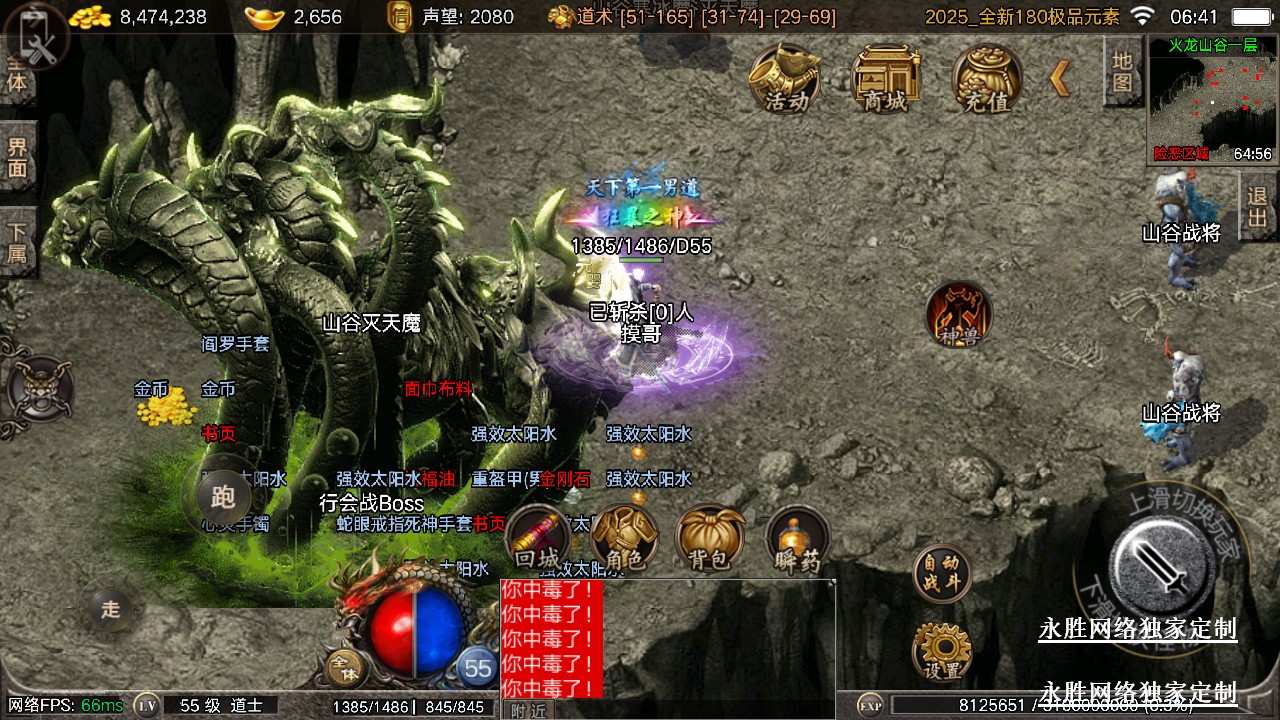Collapse the top icon row with the arrow
This screenshot has height=720, width=1280.
[1060, 78]
